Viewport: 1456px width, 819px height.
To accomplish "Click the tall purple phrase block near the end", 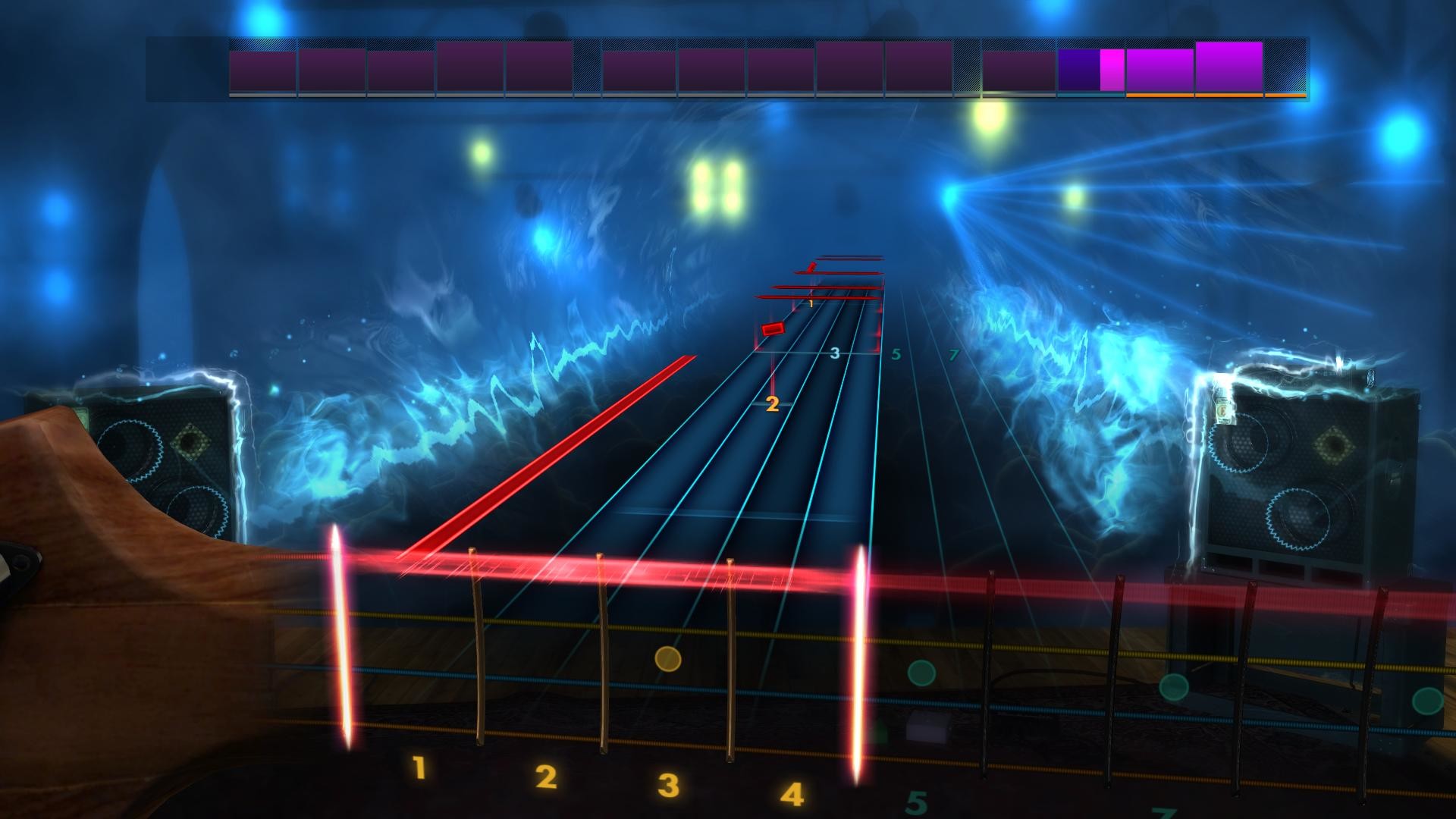I will pos(1228,67).
